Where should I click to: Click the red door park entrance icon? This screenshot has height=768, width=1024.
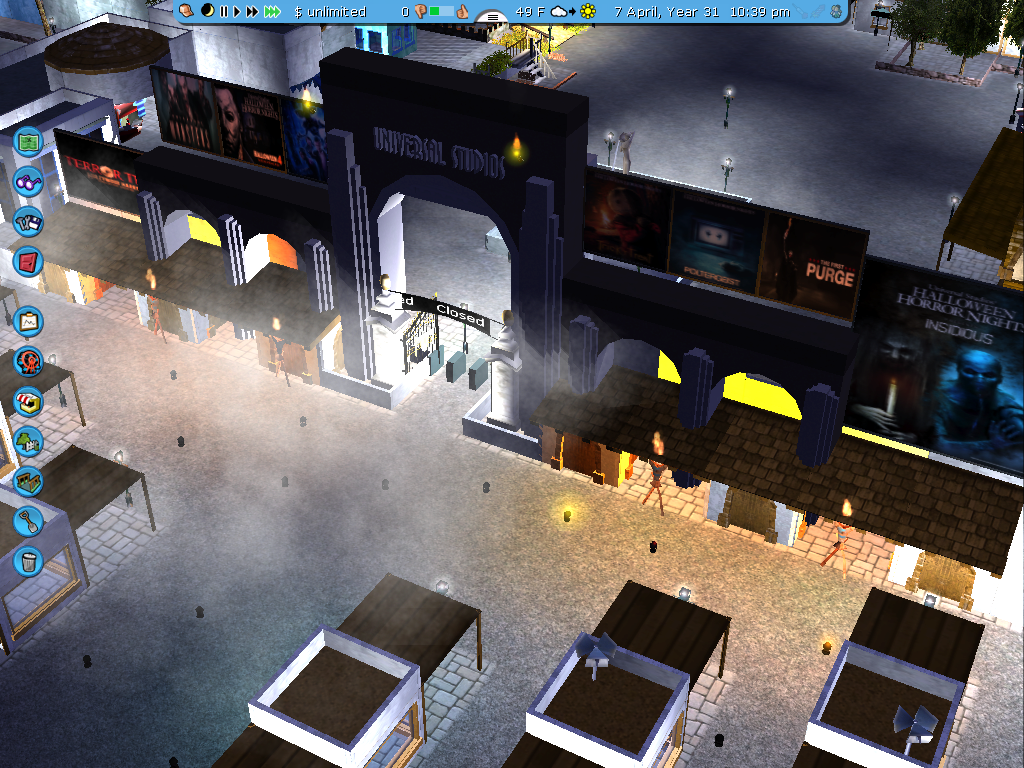[x=28, y=261]
